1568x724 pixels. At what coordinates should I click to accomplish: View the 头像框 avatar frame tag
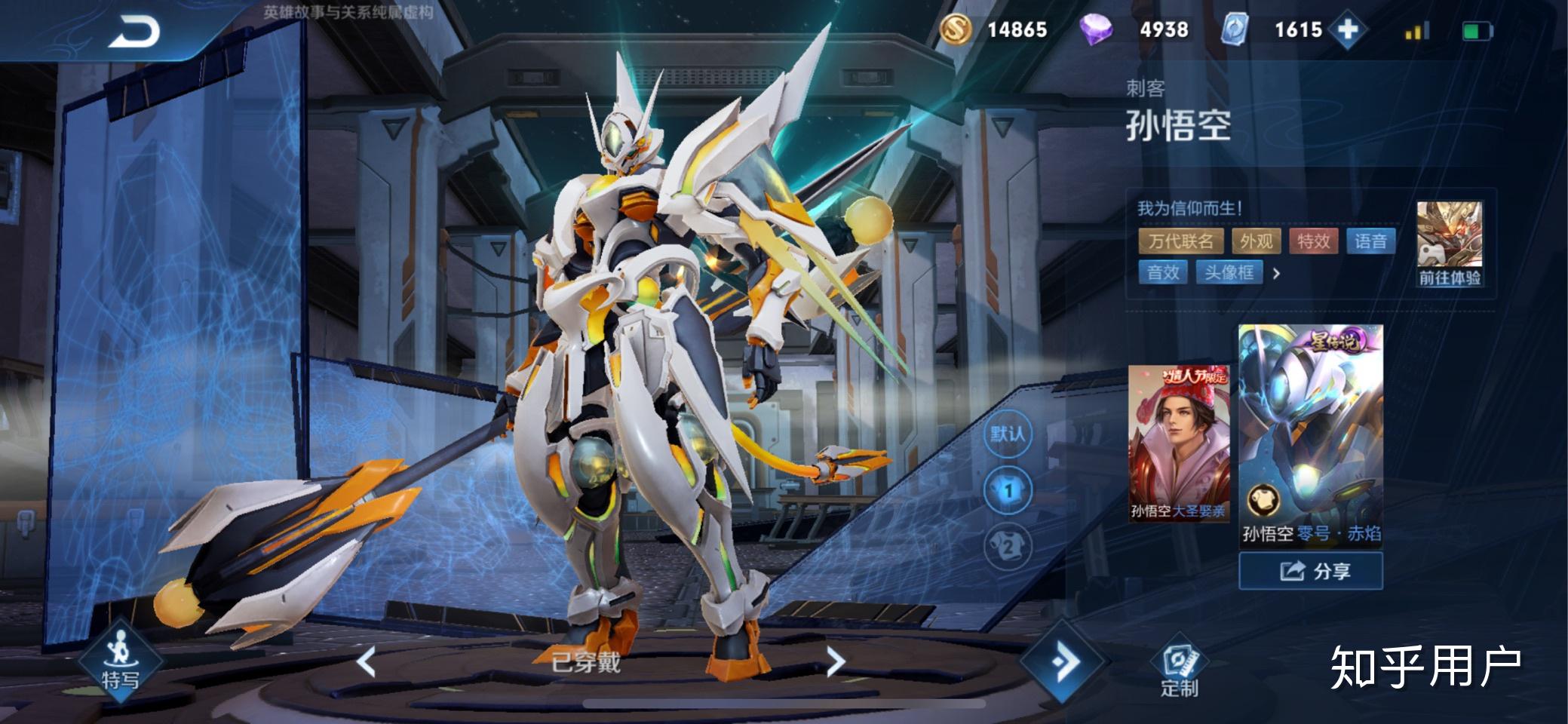coord(1229,272)
